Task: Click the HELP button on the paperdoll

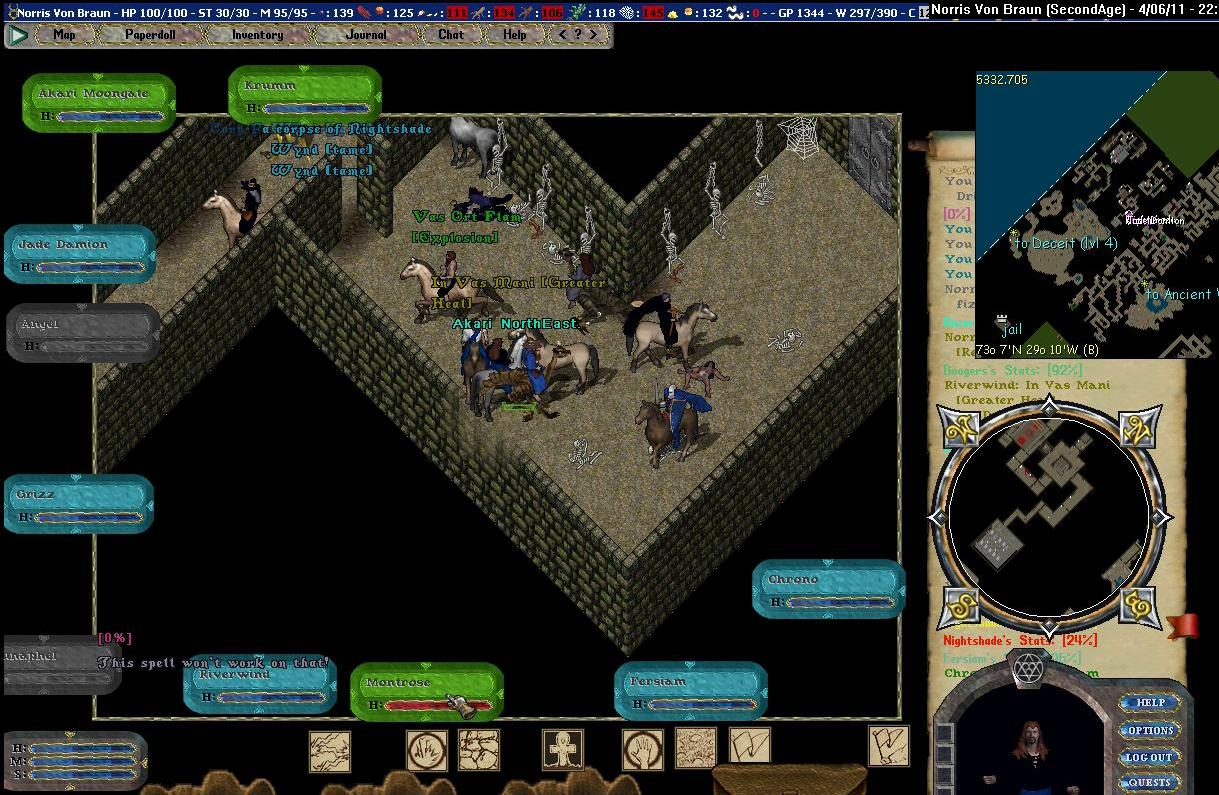Action: tap(1150, 703)
